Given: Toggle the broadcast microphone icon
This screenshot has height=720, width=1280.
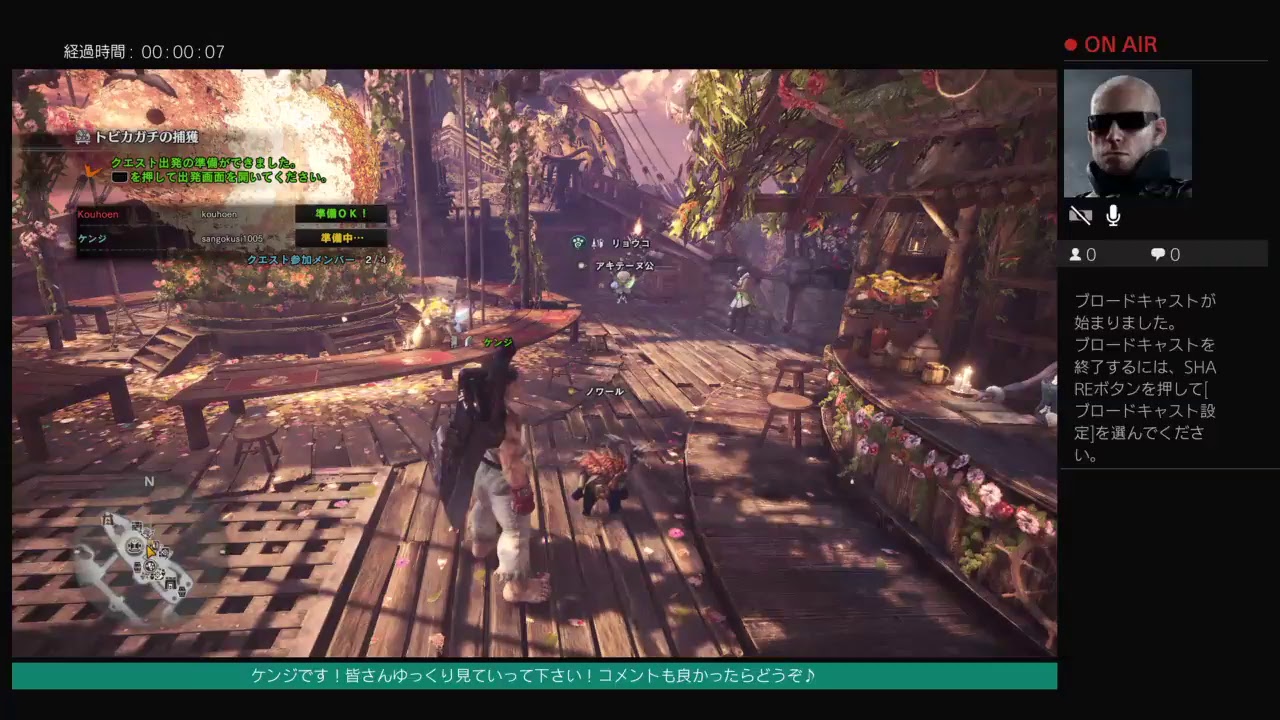Looking at the screenshot, I should [1113, 215].
